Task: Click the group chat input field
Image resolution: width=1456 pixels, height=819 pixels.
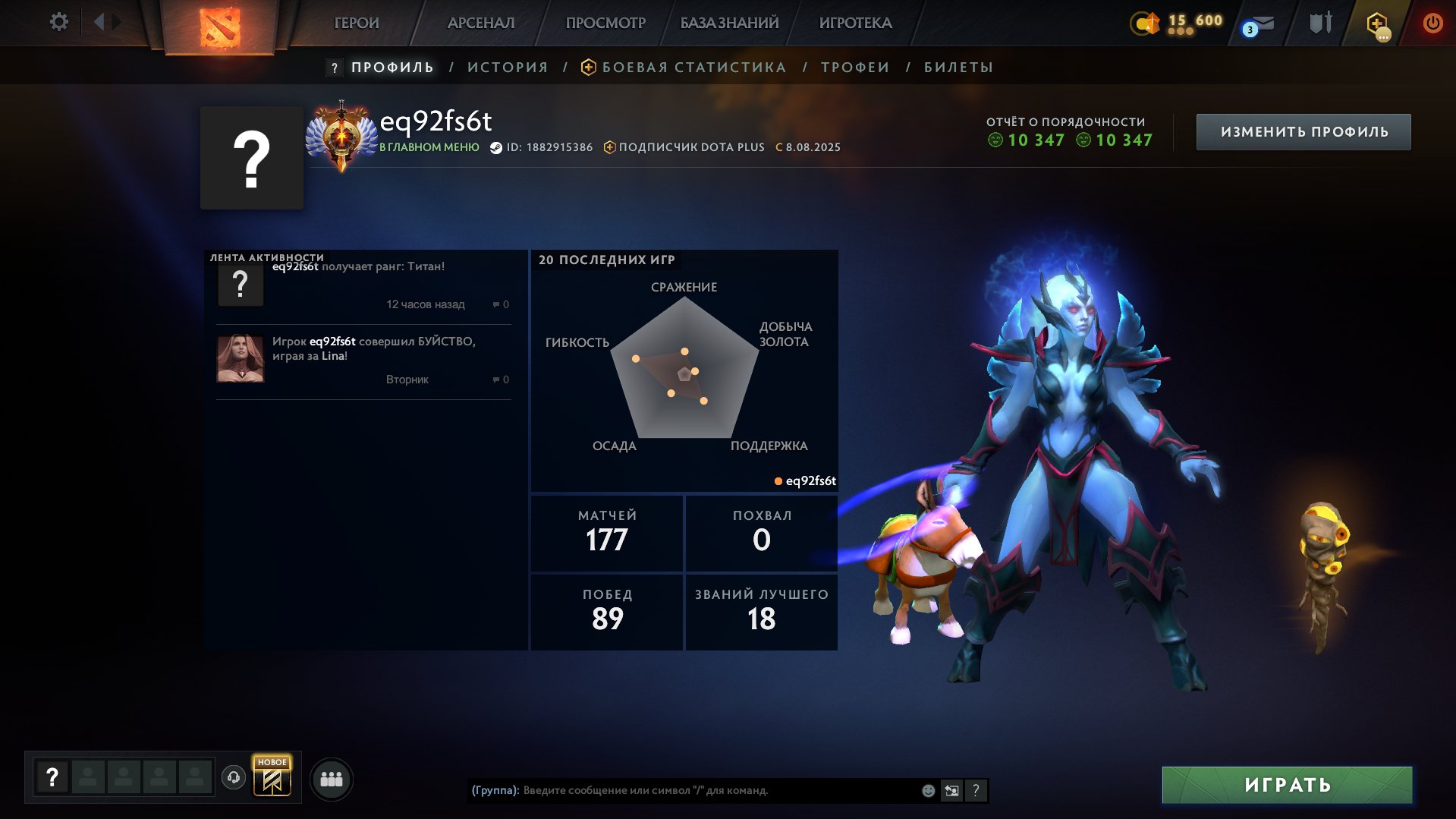Action: 683,789
